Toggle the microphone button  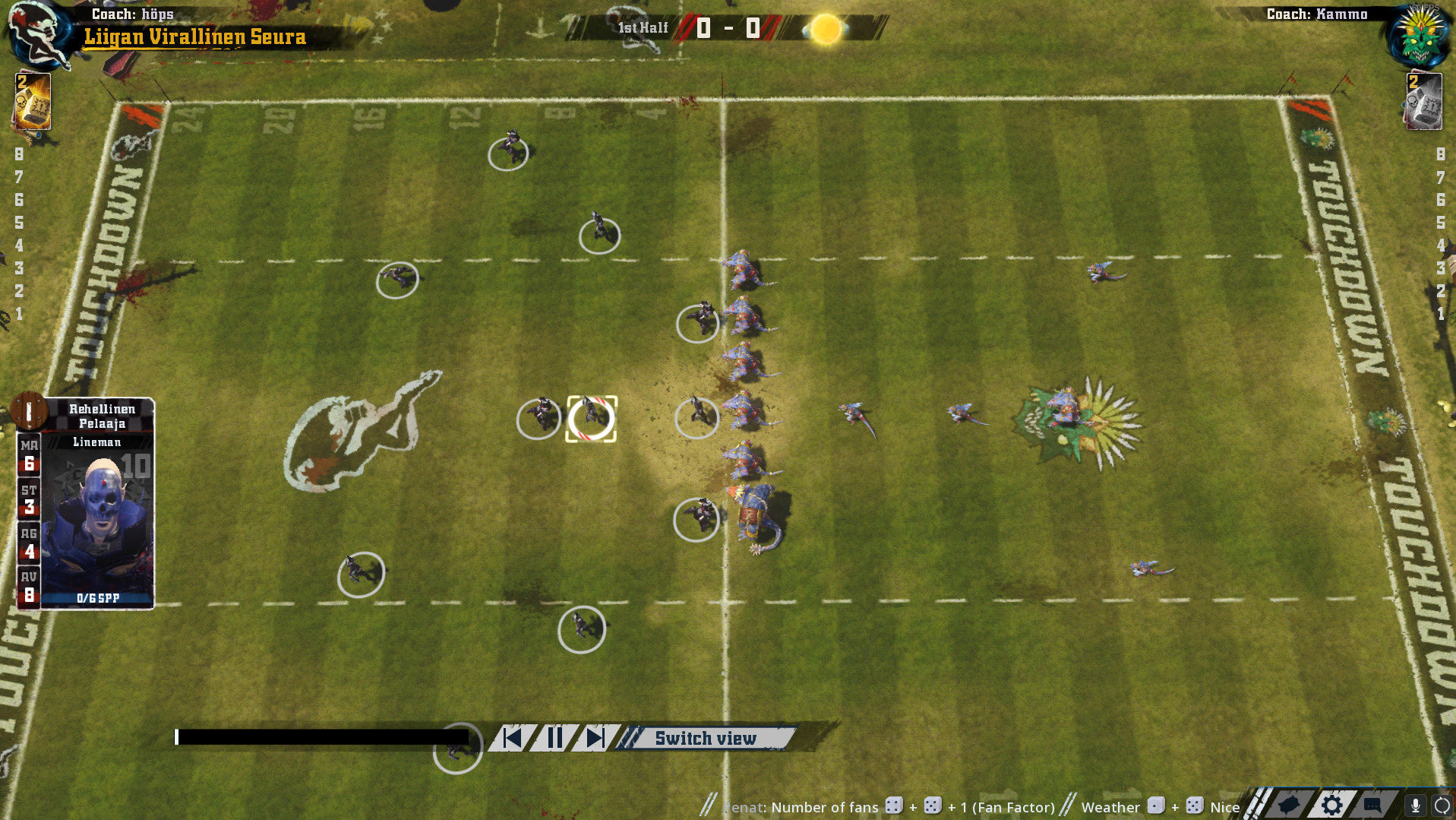pyautogui.click(x=1416, y=806)
